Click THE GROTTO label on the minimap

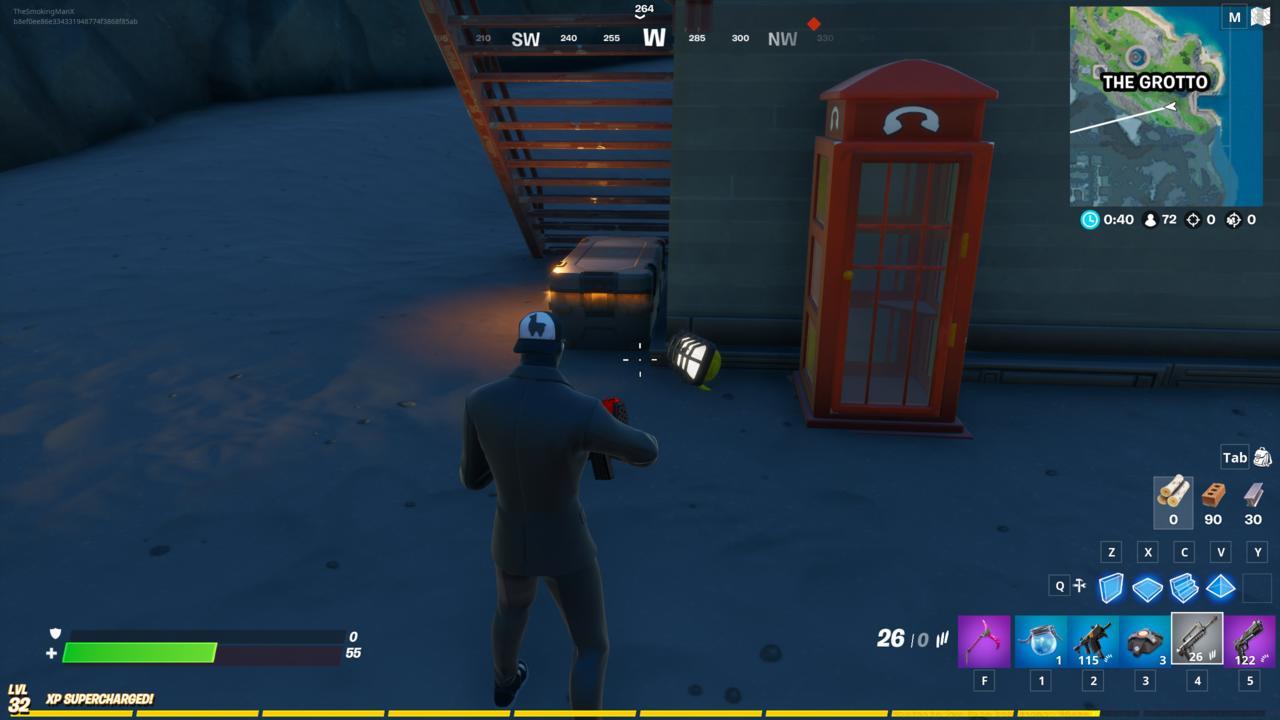(x=1156, y=82)
